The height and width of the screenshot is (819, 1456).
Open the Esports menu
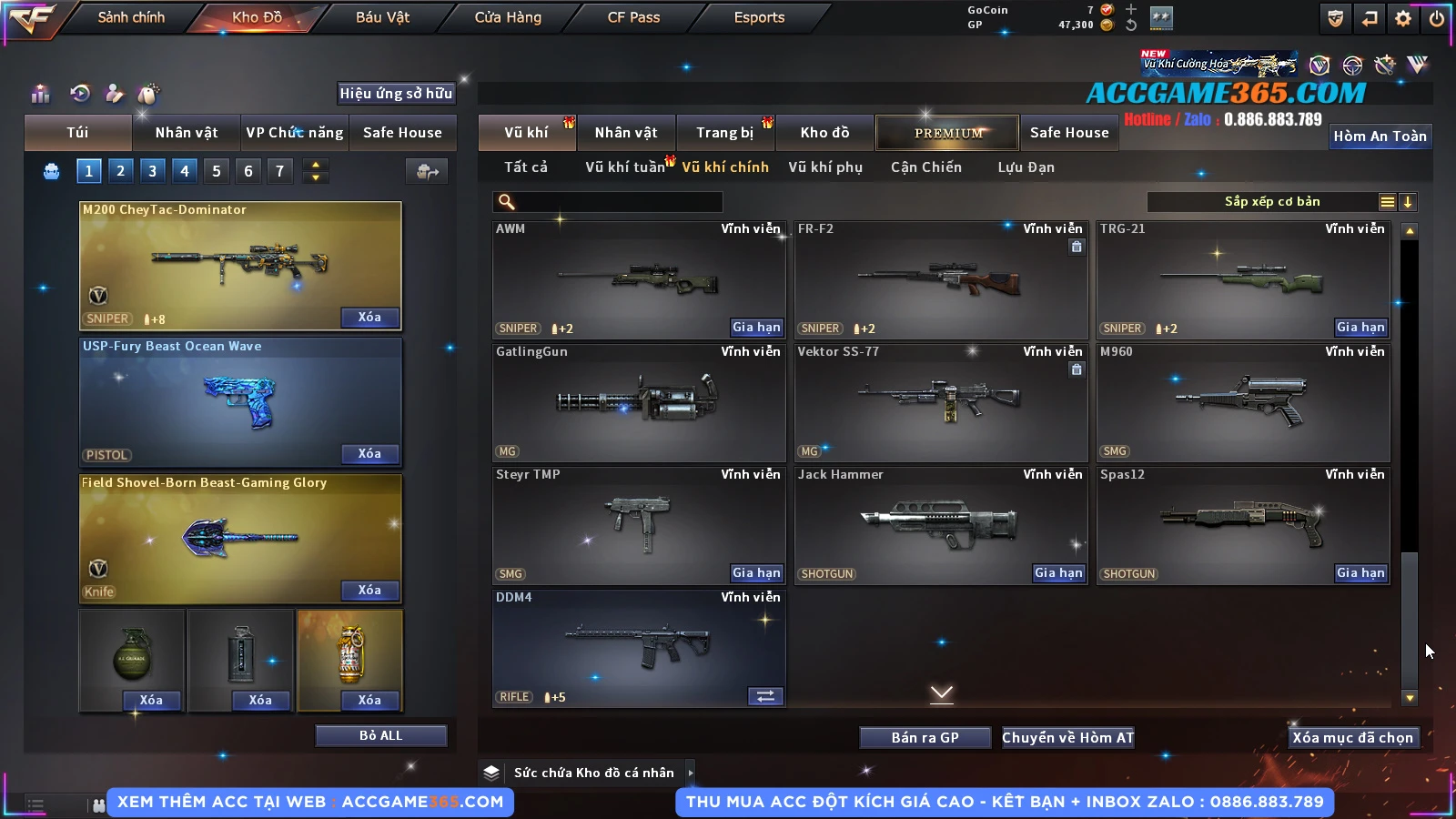[759, 17]
